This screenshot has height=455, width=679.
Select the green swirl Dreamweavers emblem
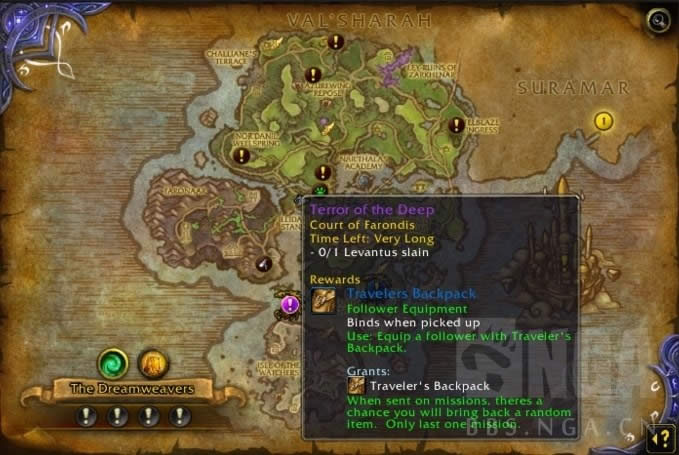tap(112, 361)
